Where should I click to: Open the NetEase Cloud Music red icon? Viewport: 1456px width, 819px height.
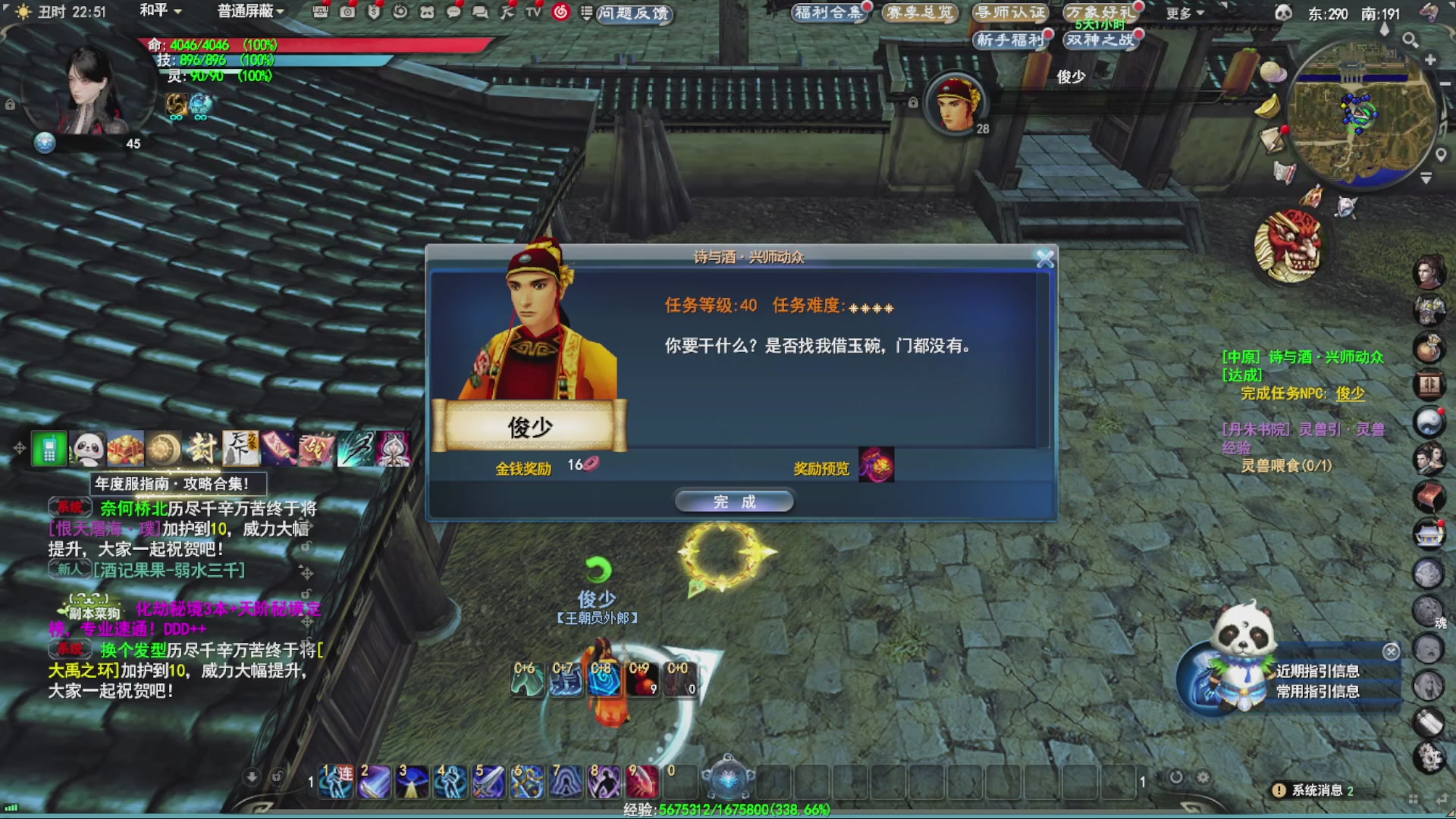pyautogui.click(x=559, y=13)
